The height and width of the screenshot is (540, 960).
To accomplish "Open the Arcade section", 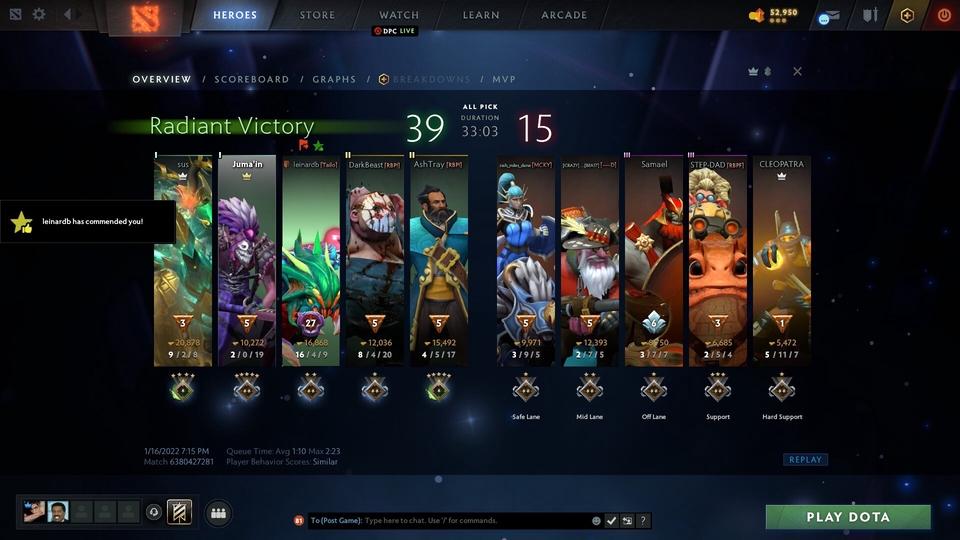I will [x=564, y=15].
